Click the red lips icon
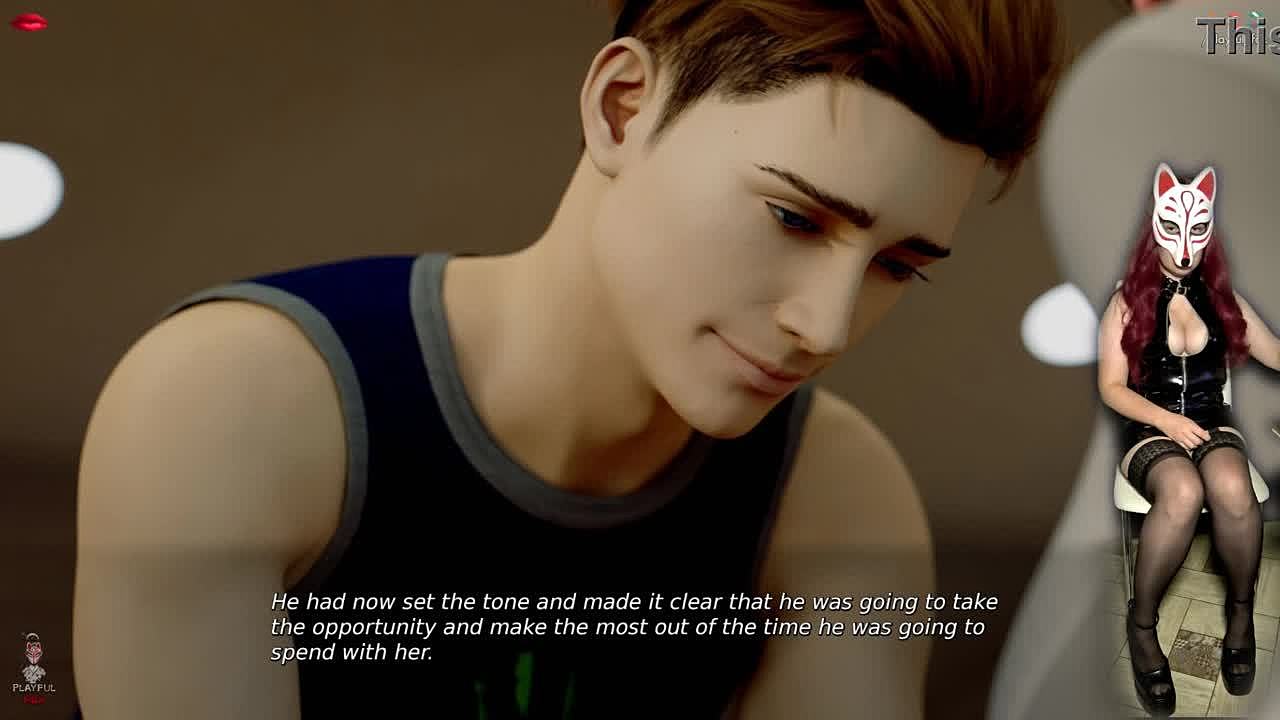Screen dimensions: 1280x720 (28, 22)
